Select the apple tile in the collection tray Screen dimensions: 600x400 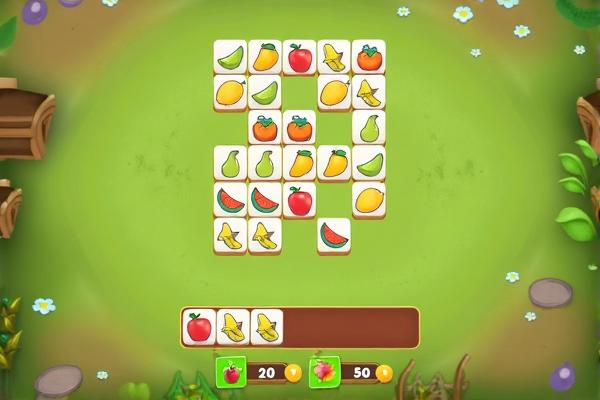point(199,327)
